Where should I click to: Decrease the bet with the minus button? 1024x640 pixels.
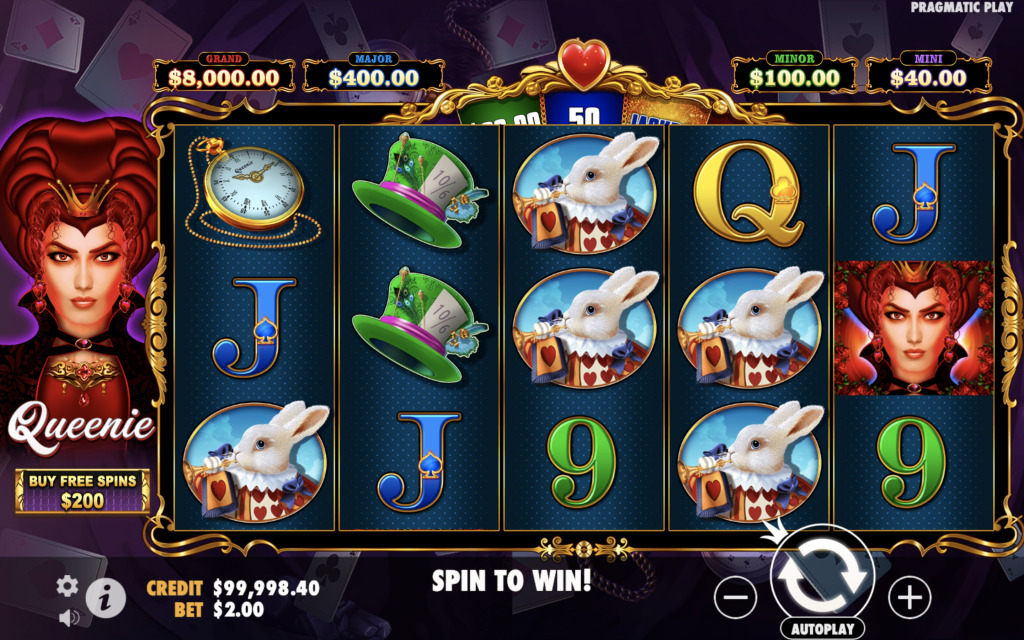pyautogui.click(x=735, y=597)
